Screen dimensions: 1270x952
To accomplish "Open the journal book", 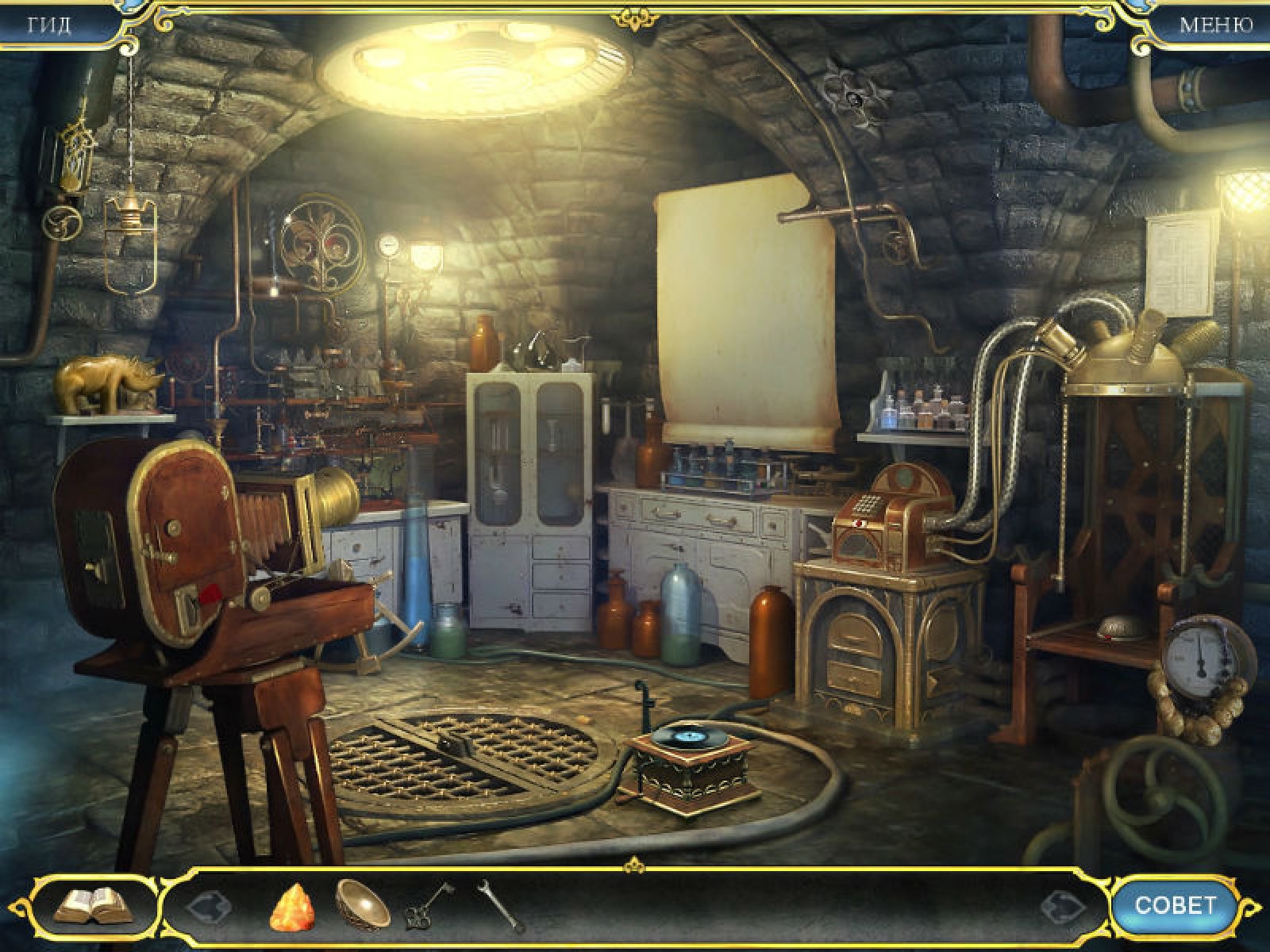I will coord(93,904).
